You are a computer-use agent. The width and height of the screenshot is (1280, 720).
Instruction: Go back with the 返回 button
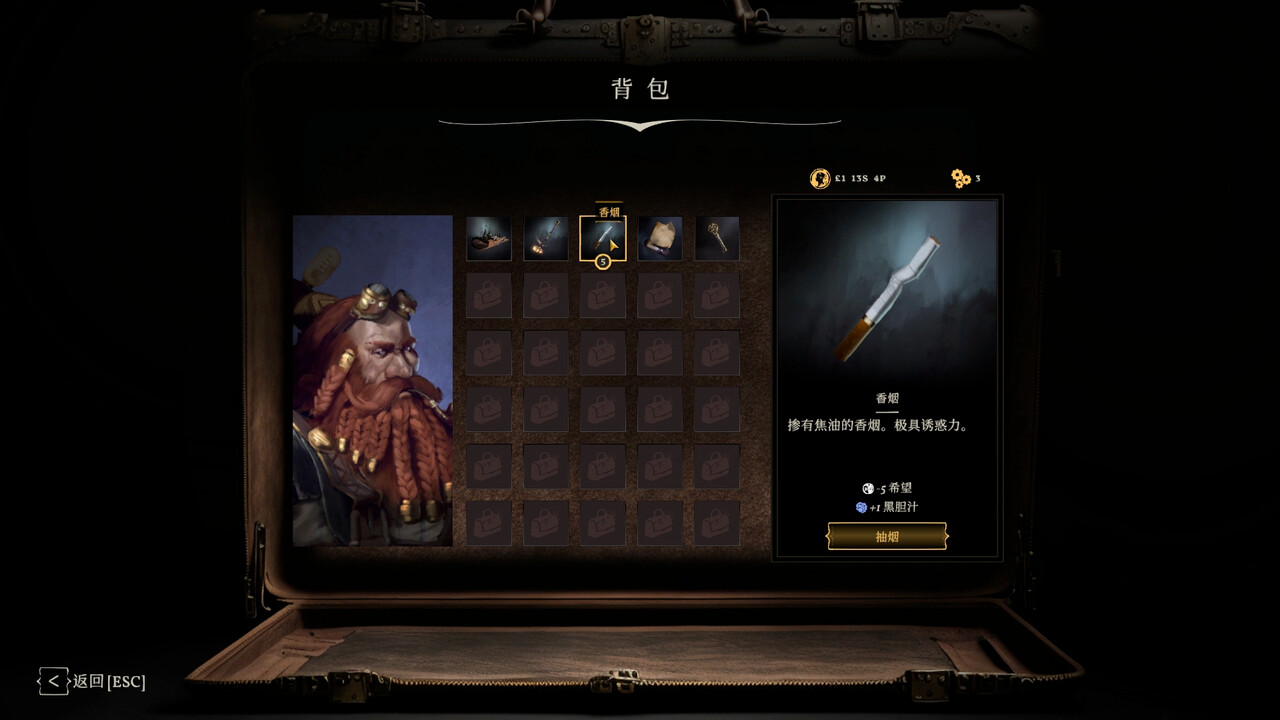92,682
